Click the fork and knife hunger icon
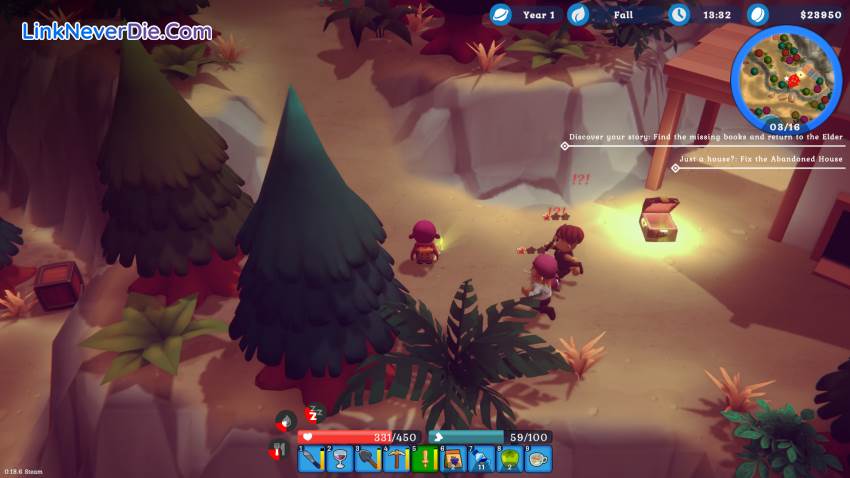 280,452
